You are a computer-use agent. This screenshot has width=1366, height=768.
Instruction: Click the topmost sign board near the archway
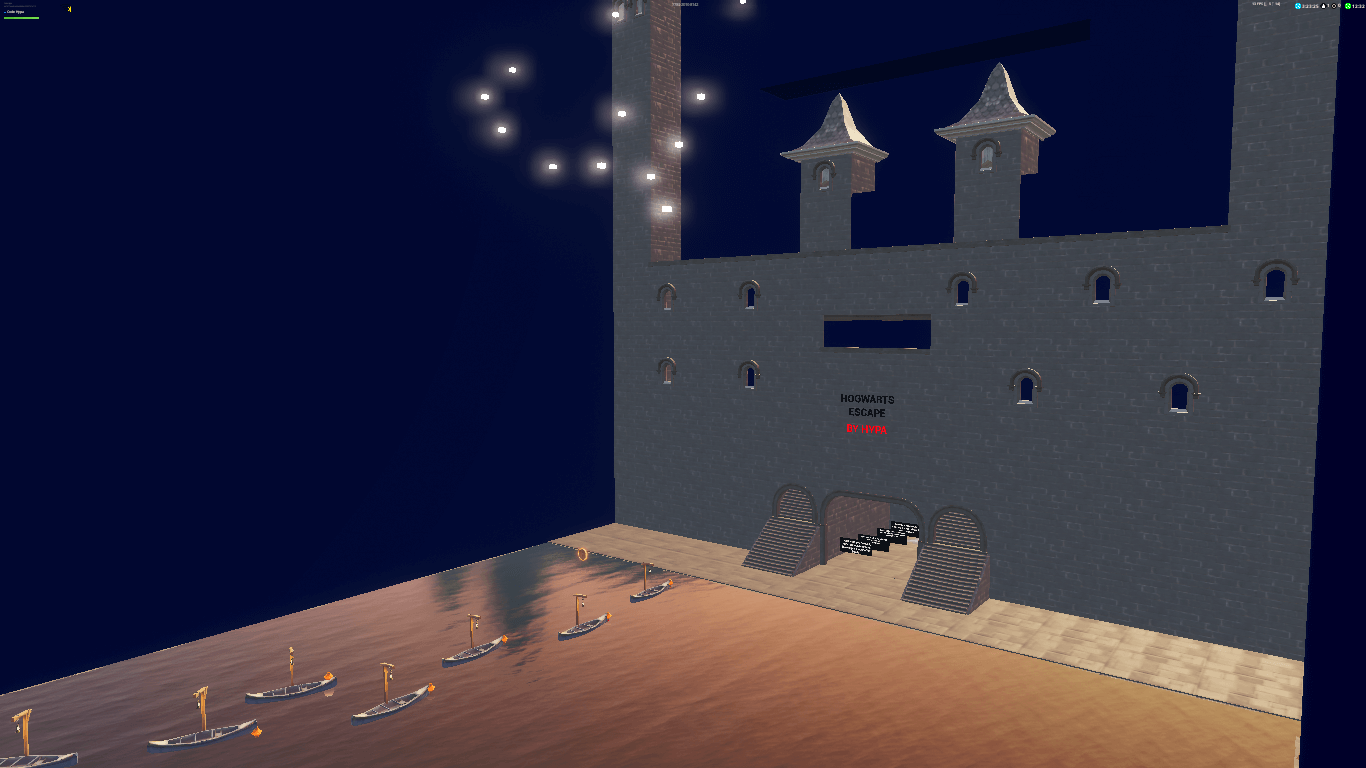tap(905, 528)
